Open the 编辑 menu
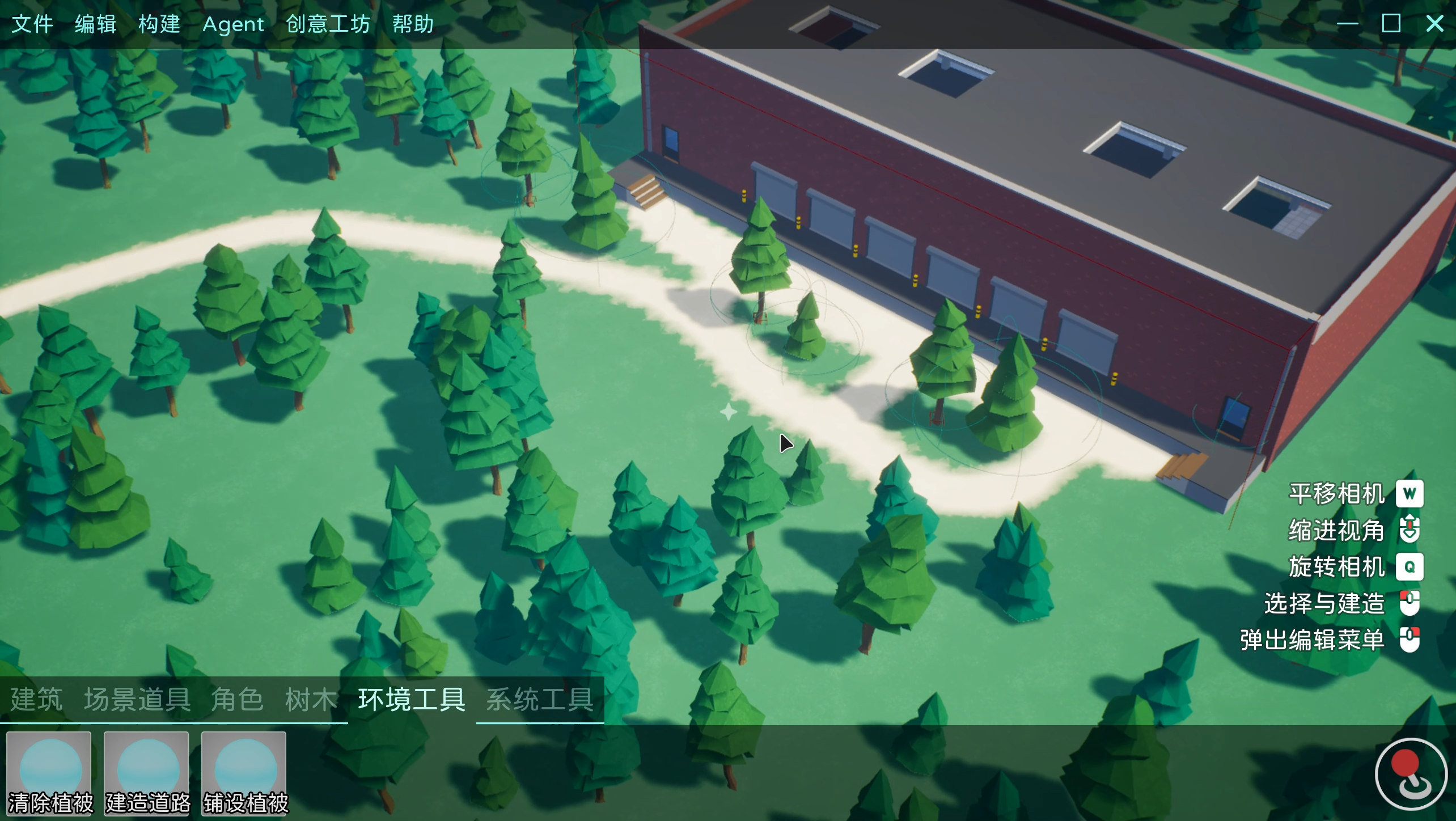 (96, 24)
